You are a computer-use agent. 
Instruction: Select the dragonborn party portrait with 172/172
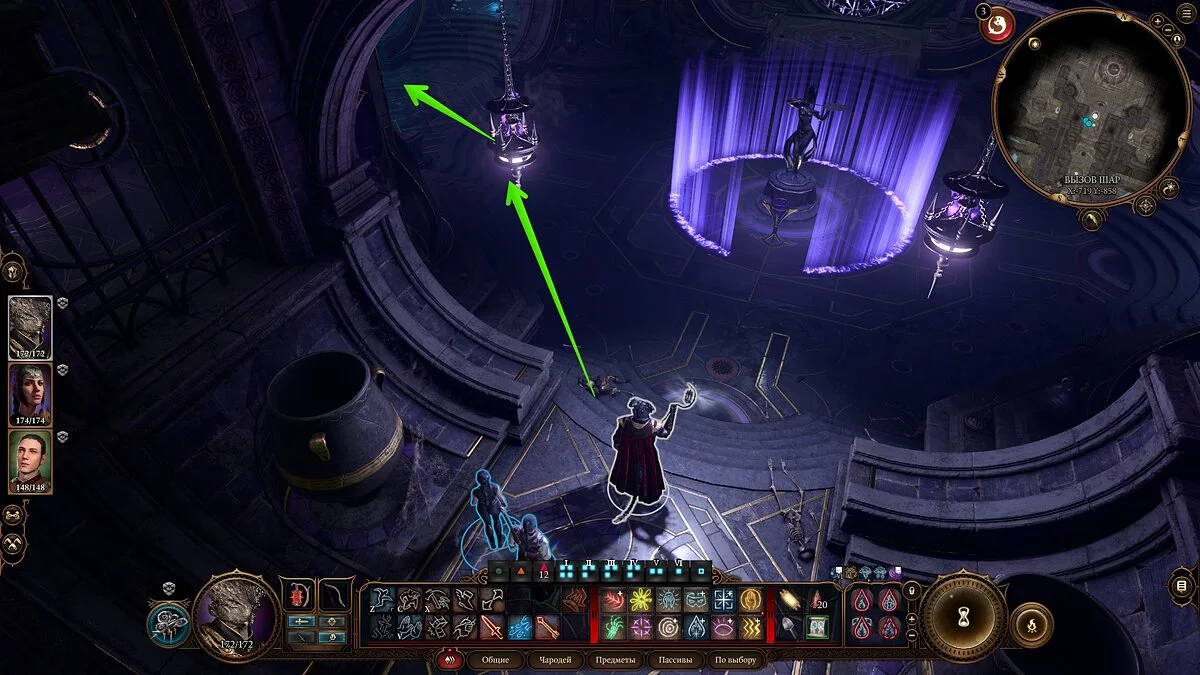30,326
